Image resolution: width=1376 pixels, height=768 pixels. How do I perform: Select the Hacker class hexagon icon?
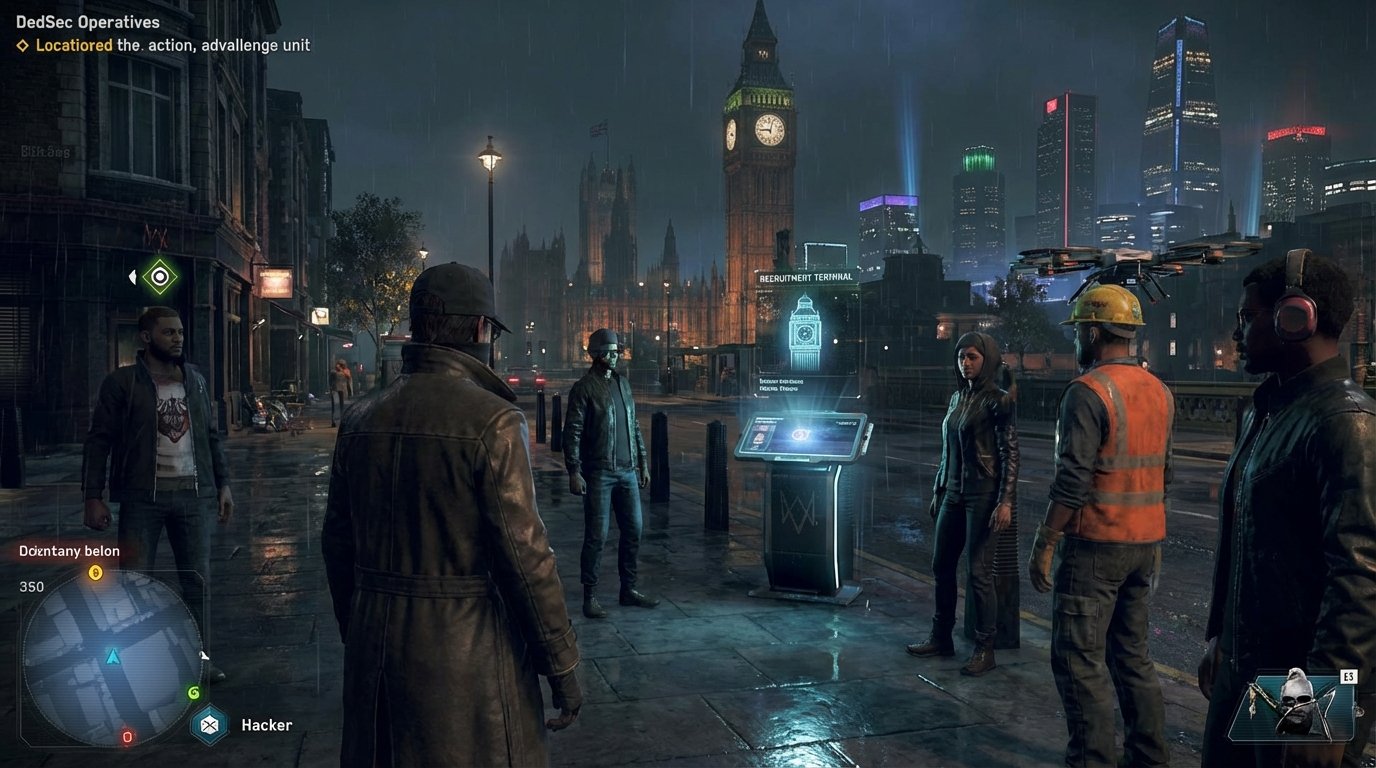(x=209, y=722)
